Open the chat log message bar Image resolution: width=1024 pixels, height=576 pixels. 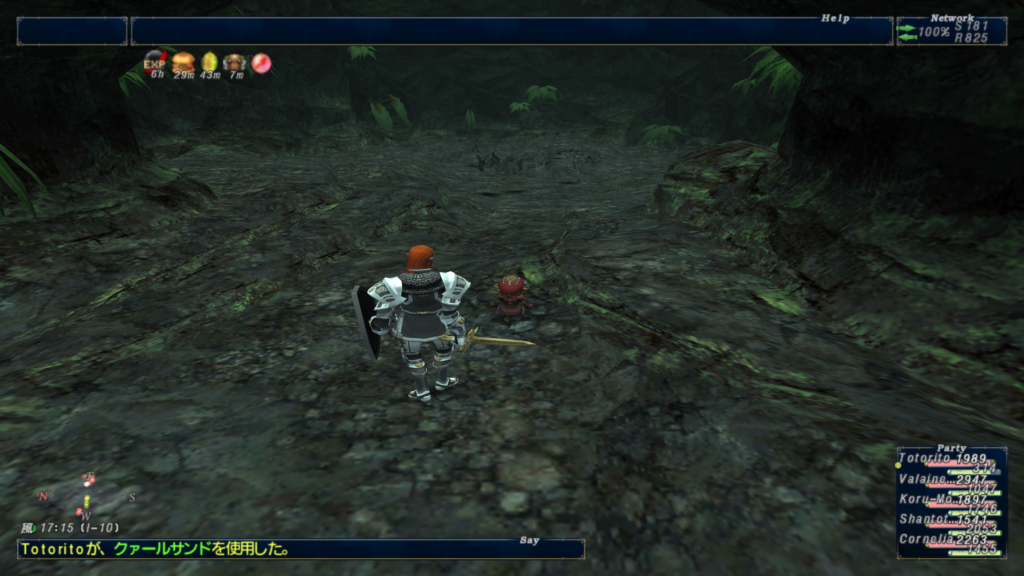point(300,549)
